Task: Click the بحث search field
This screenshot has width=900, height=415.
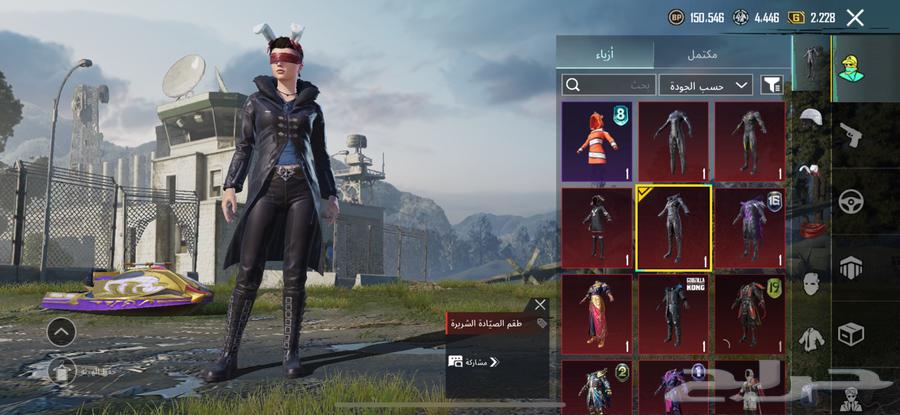Action: click(610, 85)
